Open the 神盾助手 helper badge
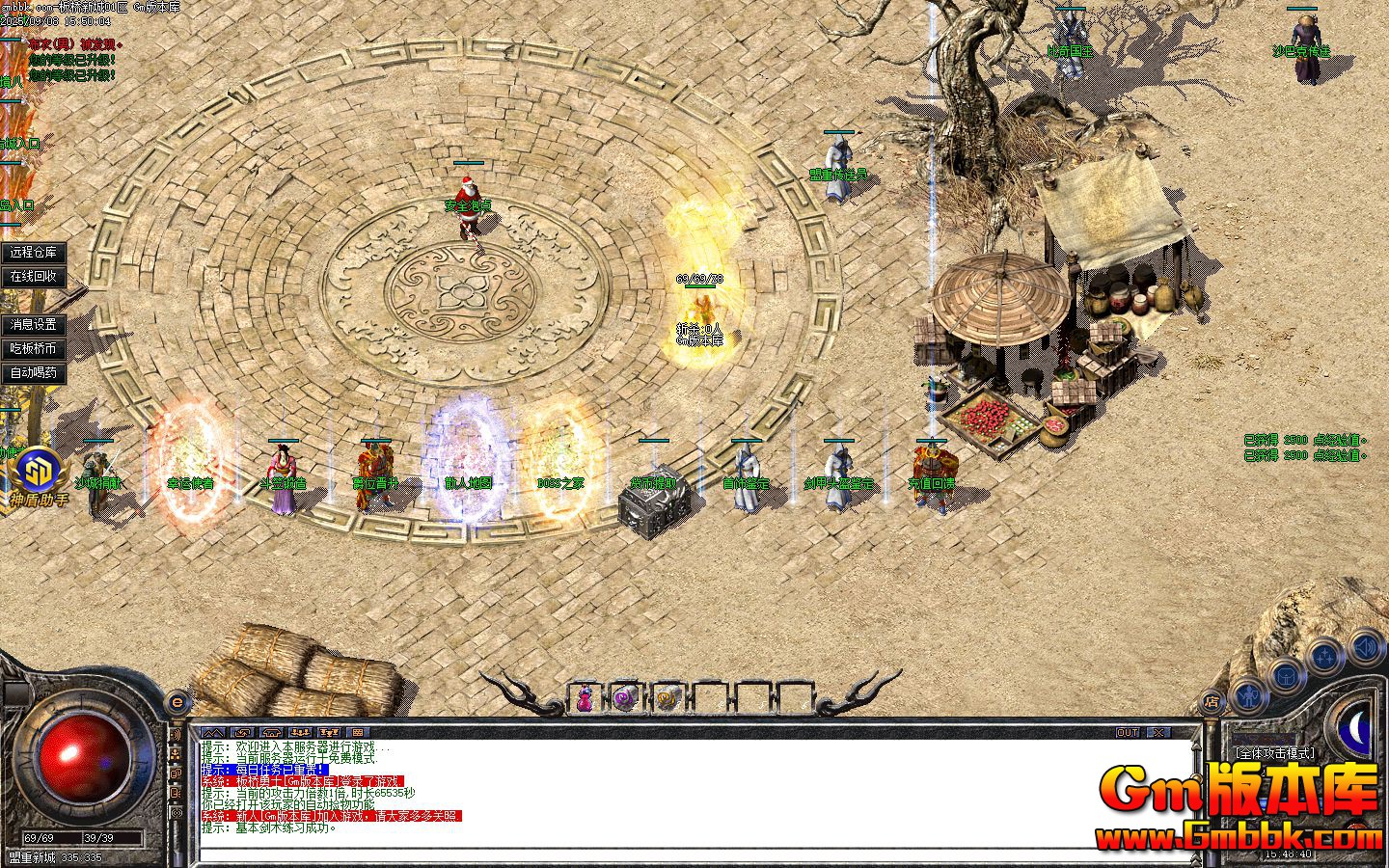 pos(39,475)
